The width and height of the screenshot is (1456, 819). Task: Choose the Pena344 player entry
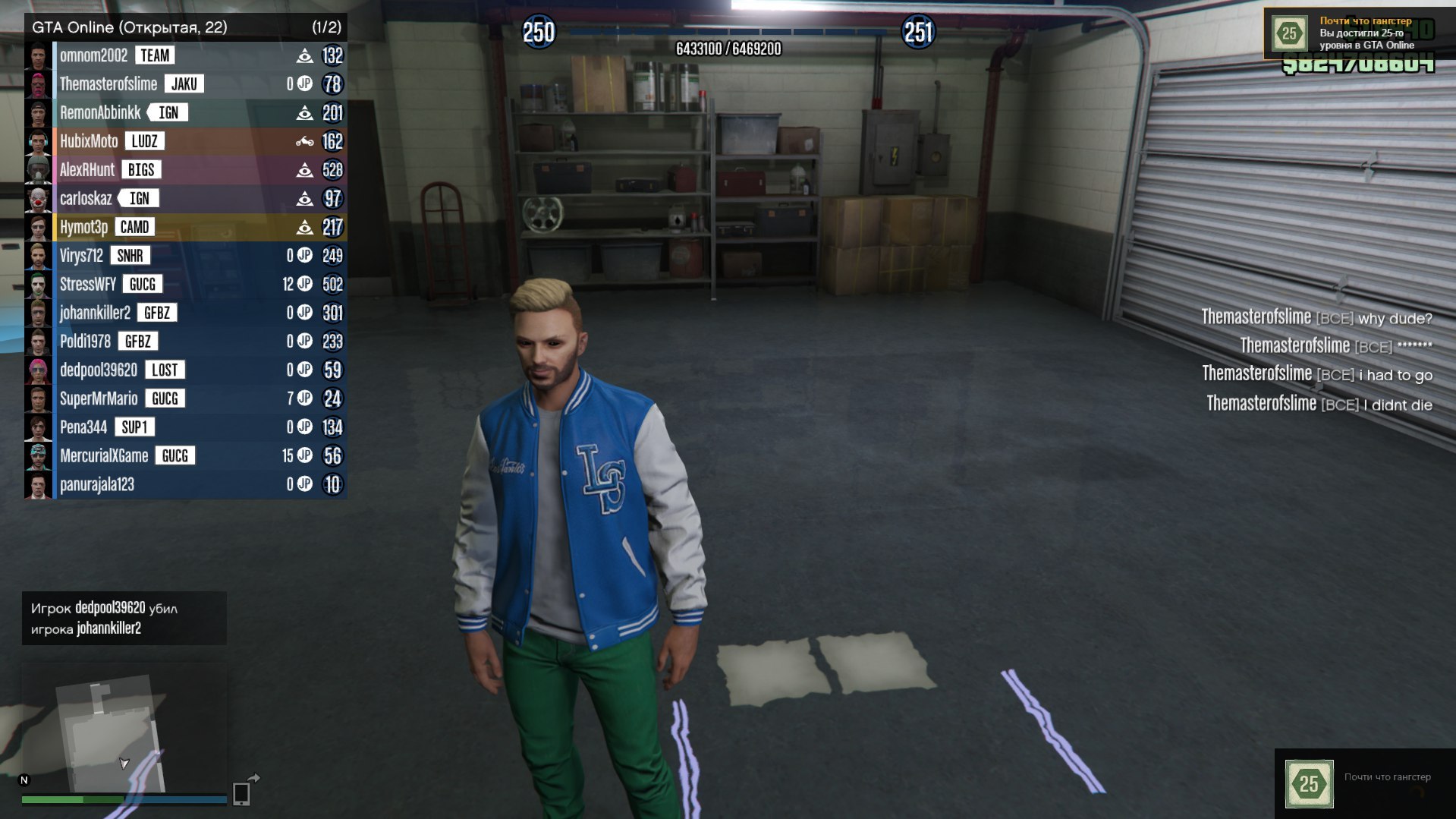[83, 427]
